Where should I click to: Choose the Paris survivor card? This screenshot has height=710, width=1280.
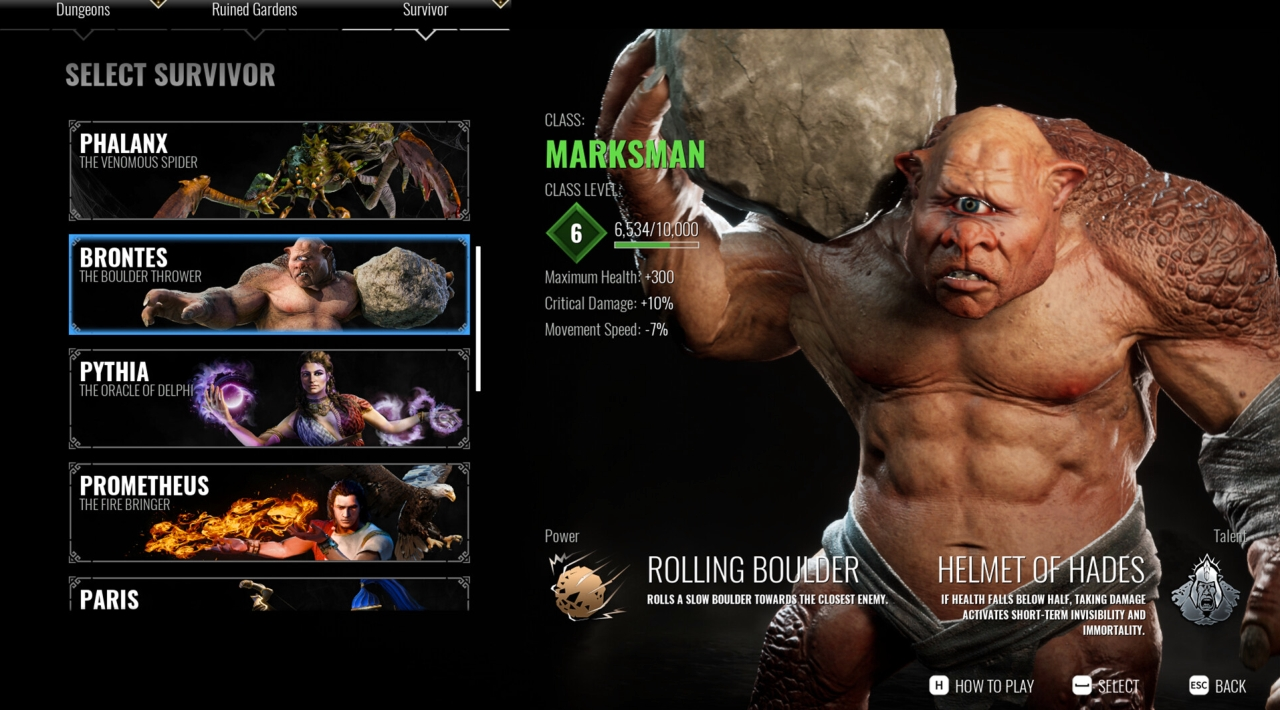click(x=269, y=595)
